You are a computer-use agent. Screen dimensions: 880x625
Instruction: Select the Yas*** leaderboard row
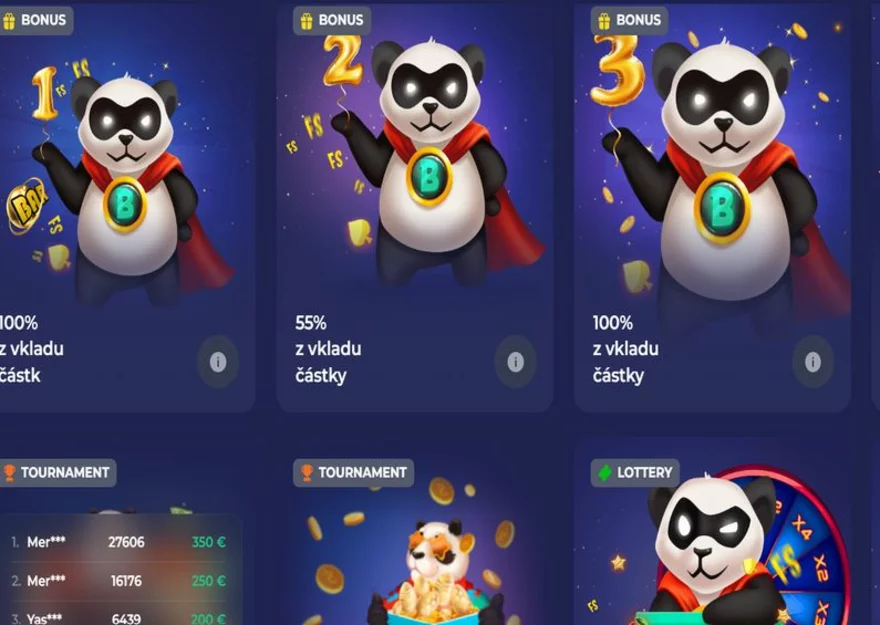(x=120, y=619)
